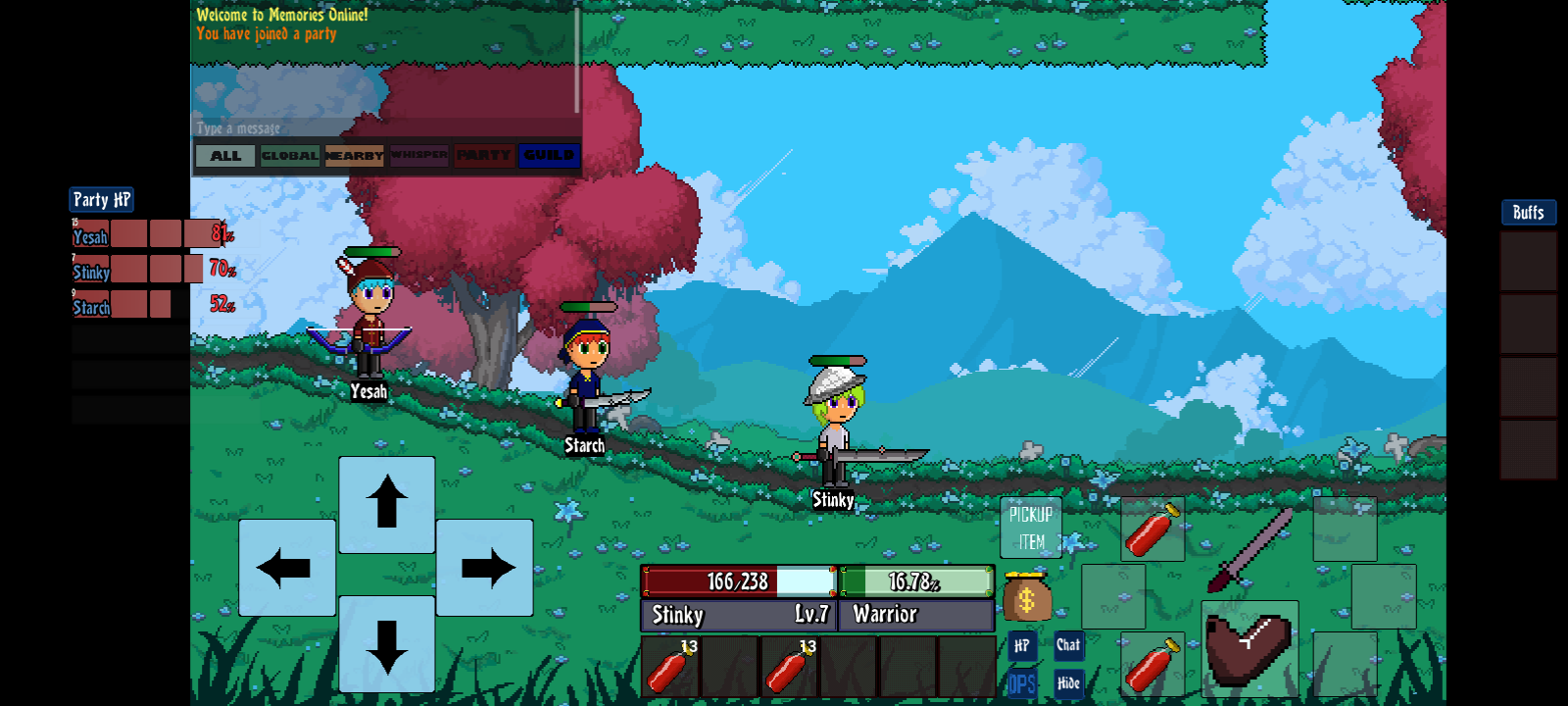Viewport: 1568px width, 706px height.
Task: Switch to the WHISPER chat tab
Action: point(418,156)
